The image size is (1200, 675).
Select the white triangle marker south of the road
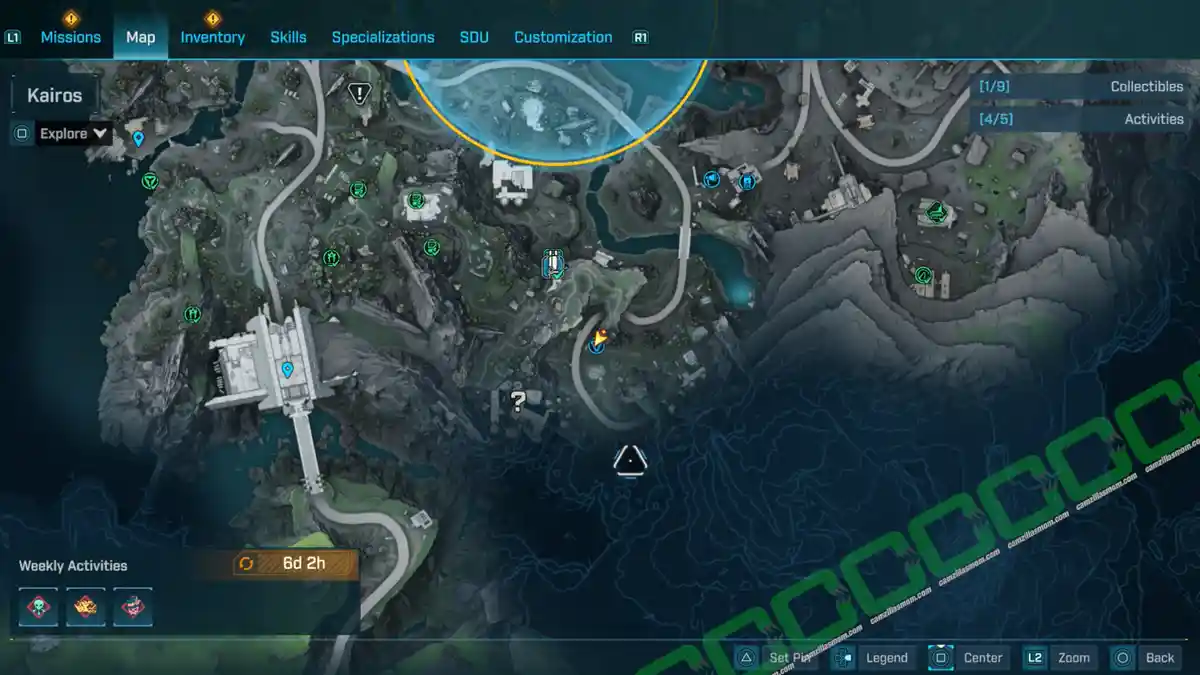click(x=630, y=459)
